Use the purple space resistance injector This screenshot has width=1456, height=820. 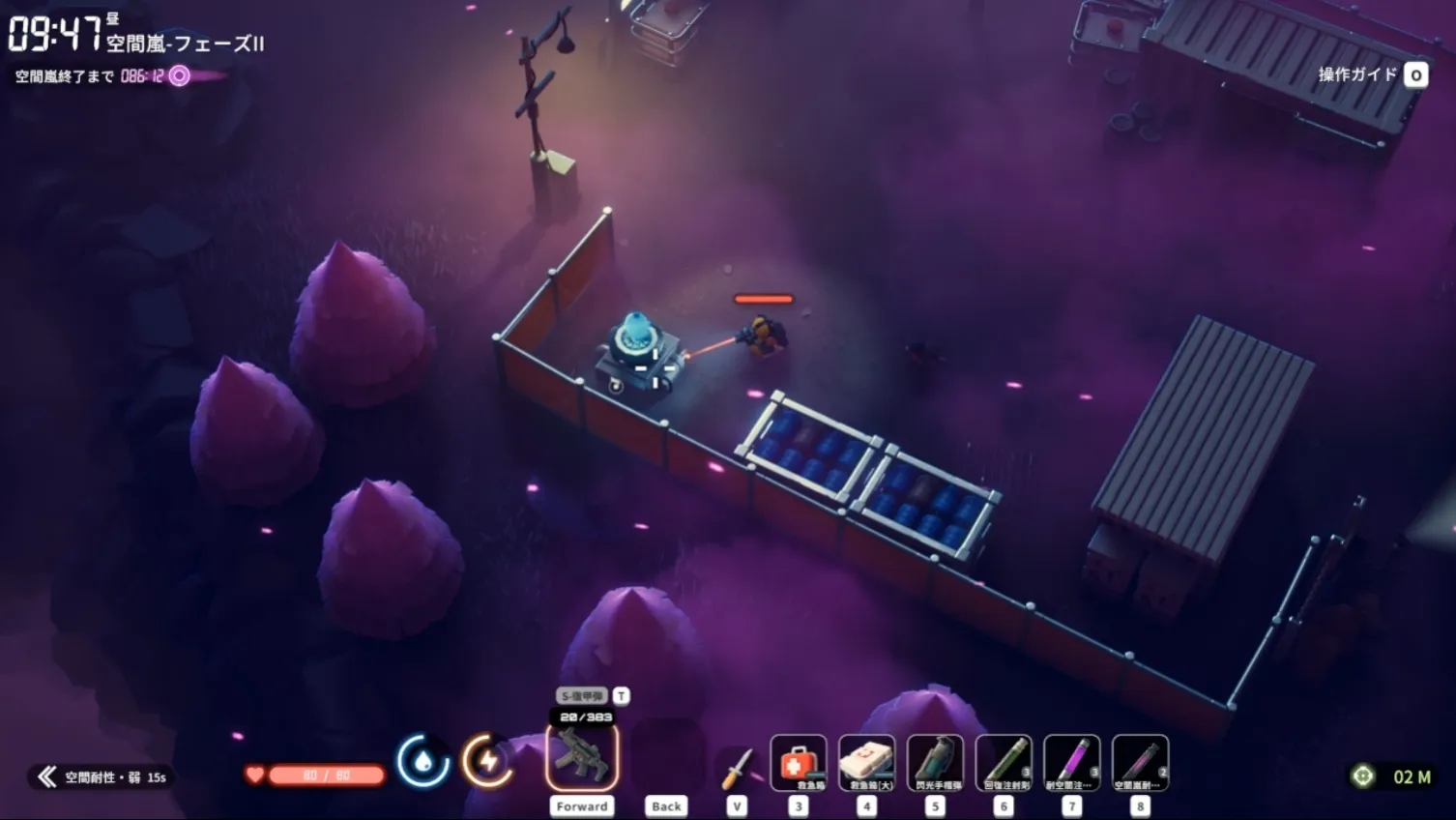point(1071,763)
